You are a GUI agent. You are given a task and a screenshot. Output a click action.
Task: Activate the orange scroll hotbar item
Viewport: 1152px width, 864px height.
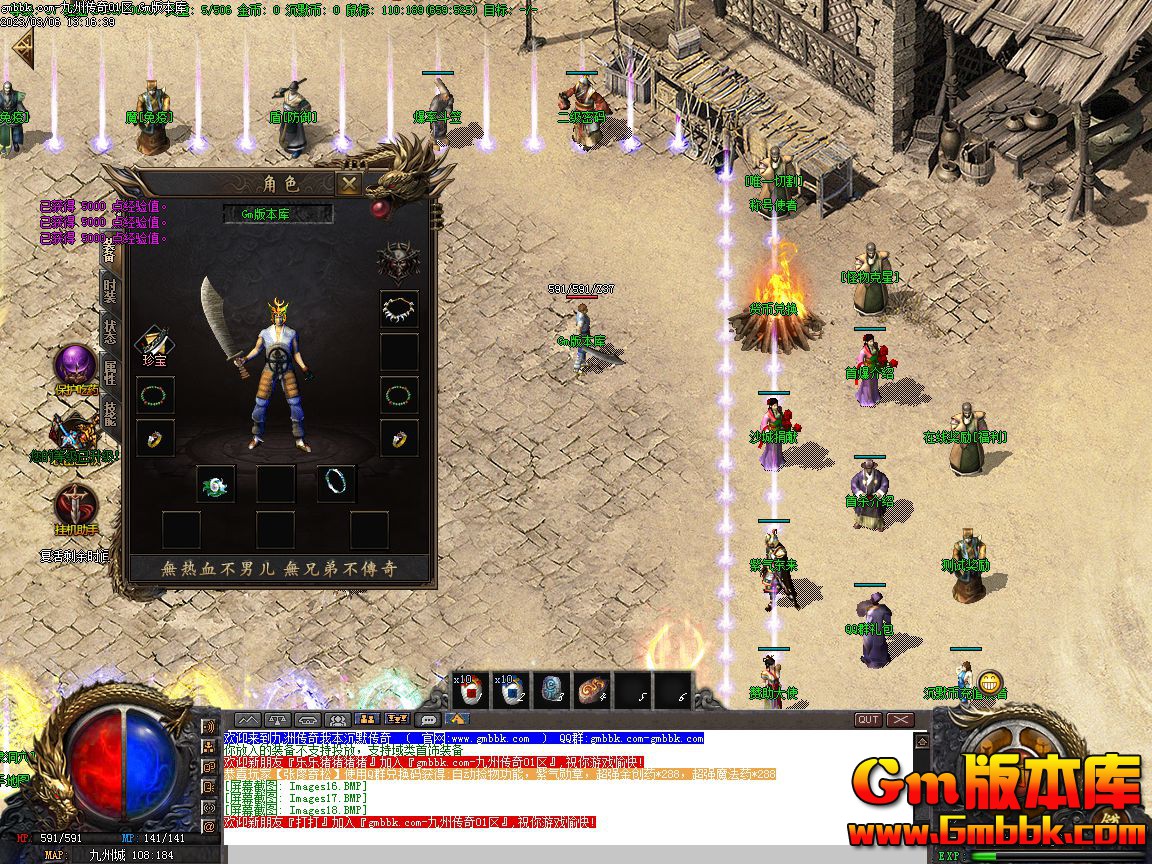pos(591,689)
